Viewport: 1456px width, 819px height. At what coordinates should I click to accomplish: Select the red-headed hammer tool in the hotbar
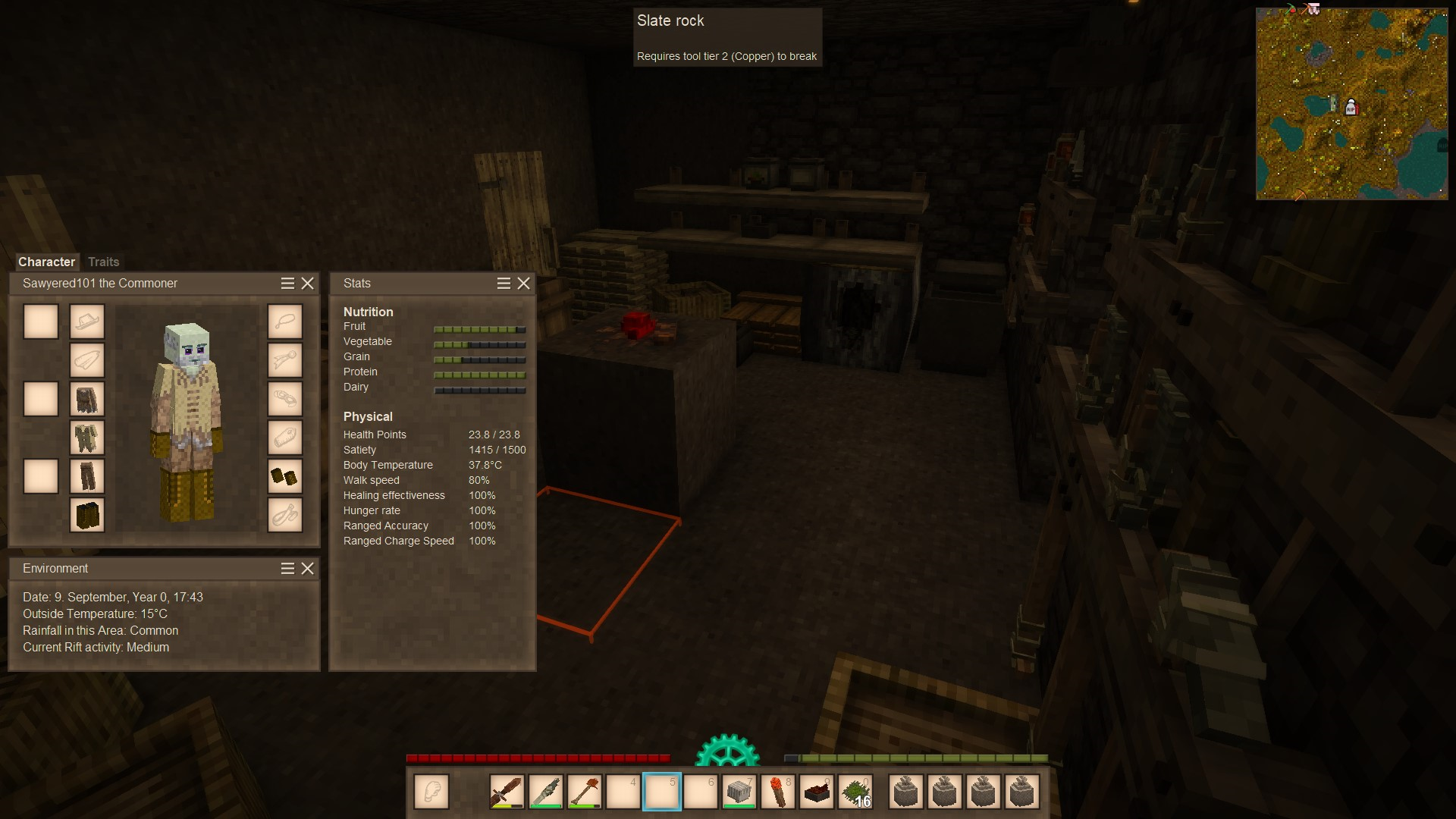(x=585, y=792)
